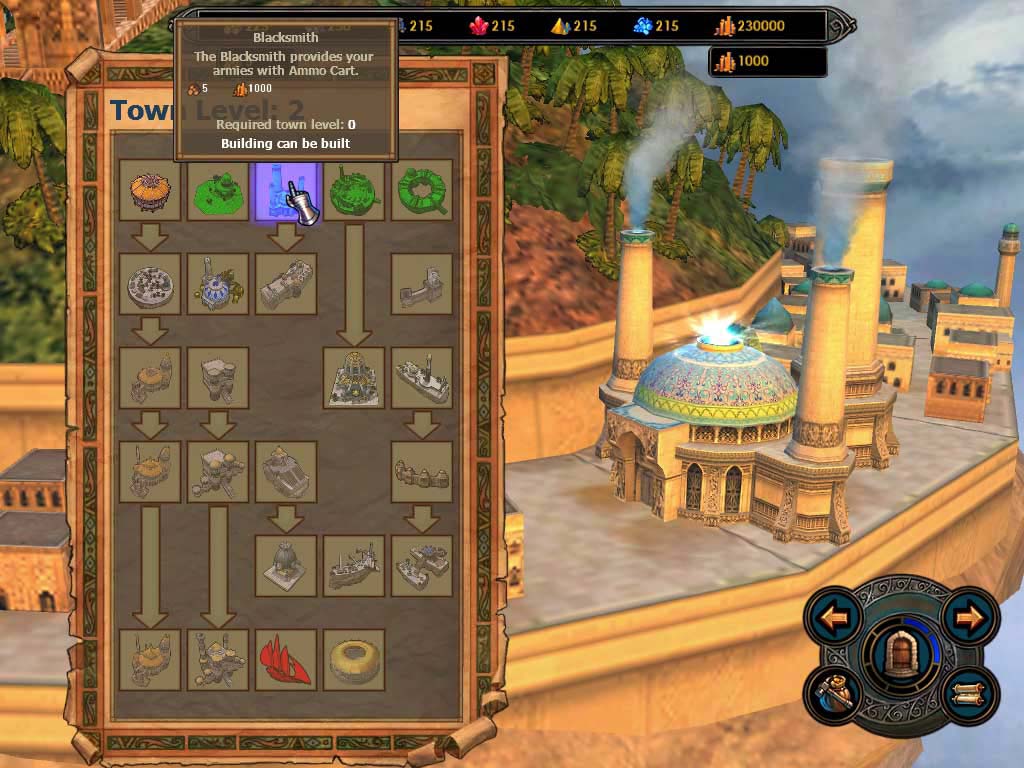
Task: Go to the previous town with left arrow
Action: [835, 618]
